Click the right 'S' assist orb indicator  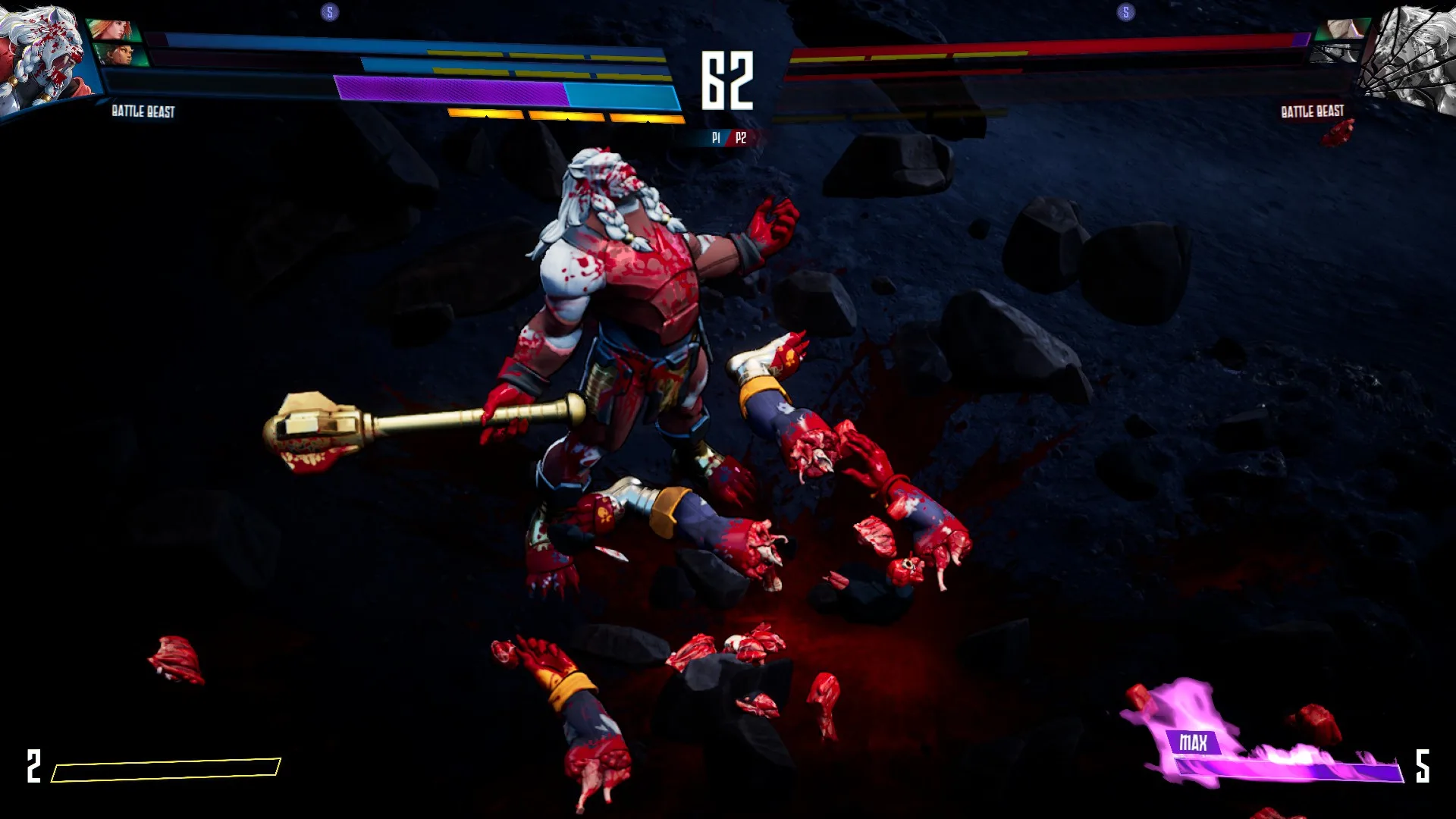[1126, 12]
